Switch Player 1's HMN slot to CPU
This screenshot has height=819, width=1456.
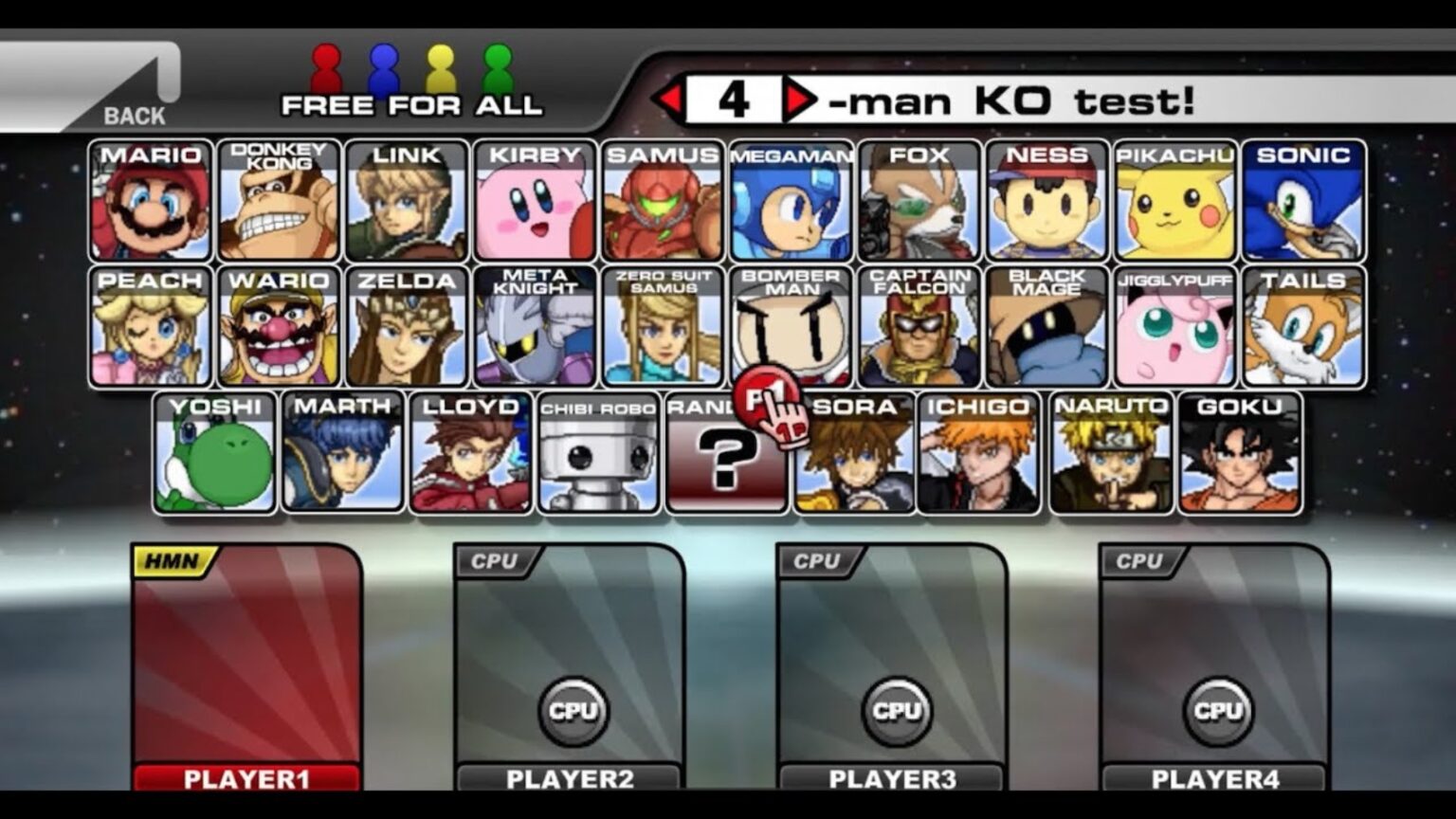pos(171,561)
